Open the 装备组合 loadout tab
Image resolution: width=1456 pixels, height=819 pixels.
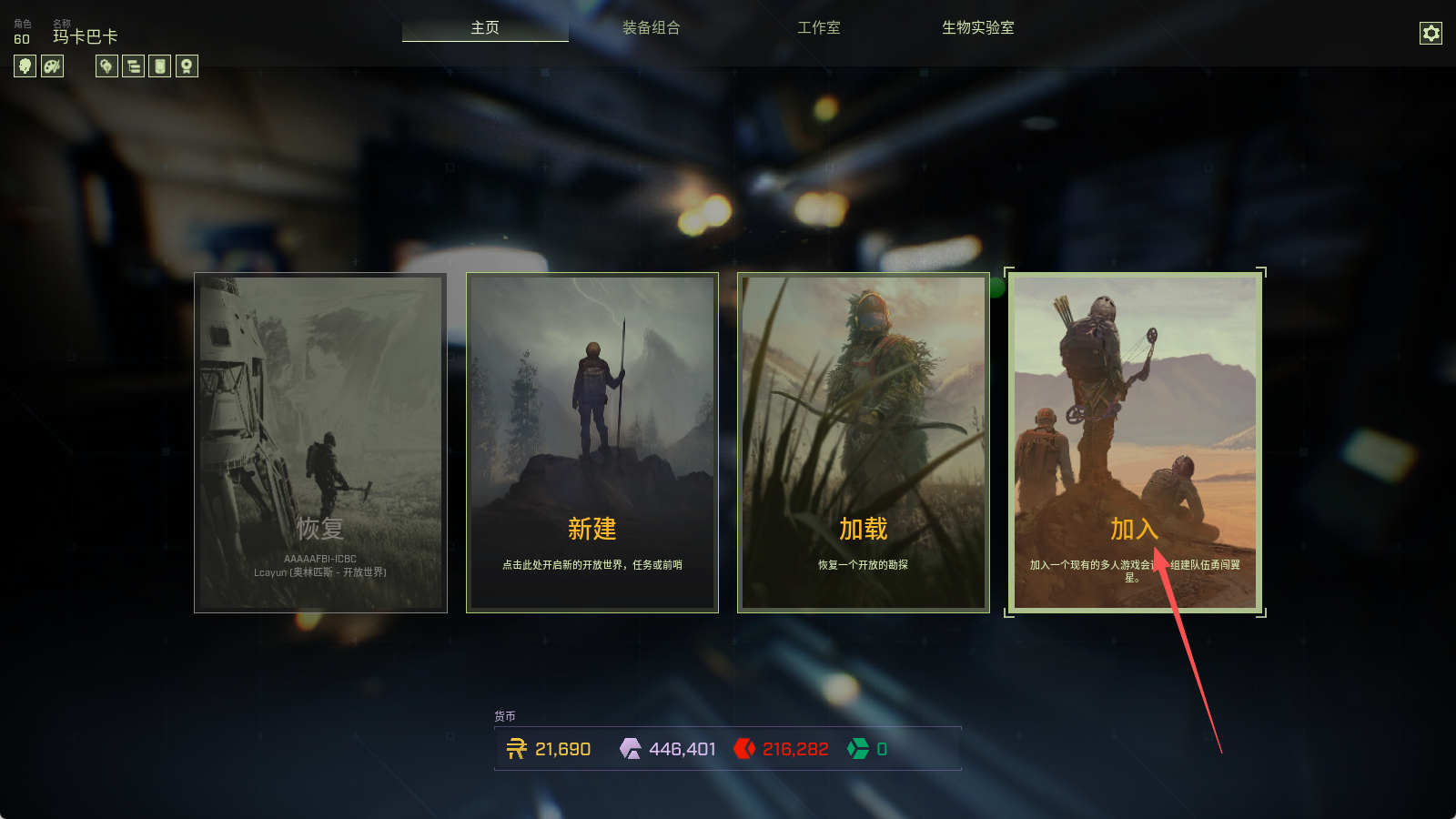click(x=651, y=28)
